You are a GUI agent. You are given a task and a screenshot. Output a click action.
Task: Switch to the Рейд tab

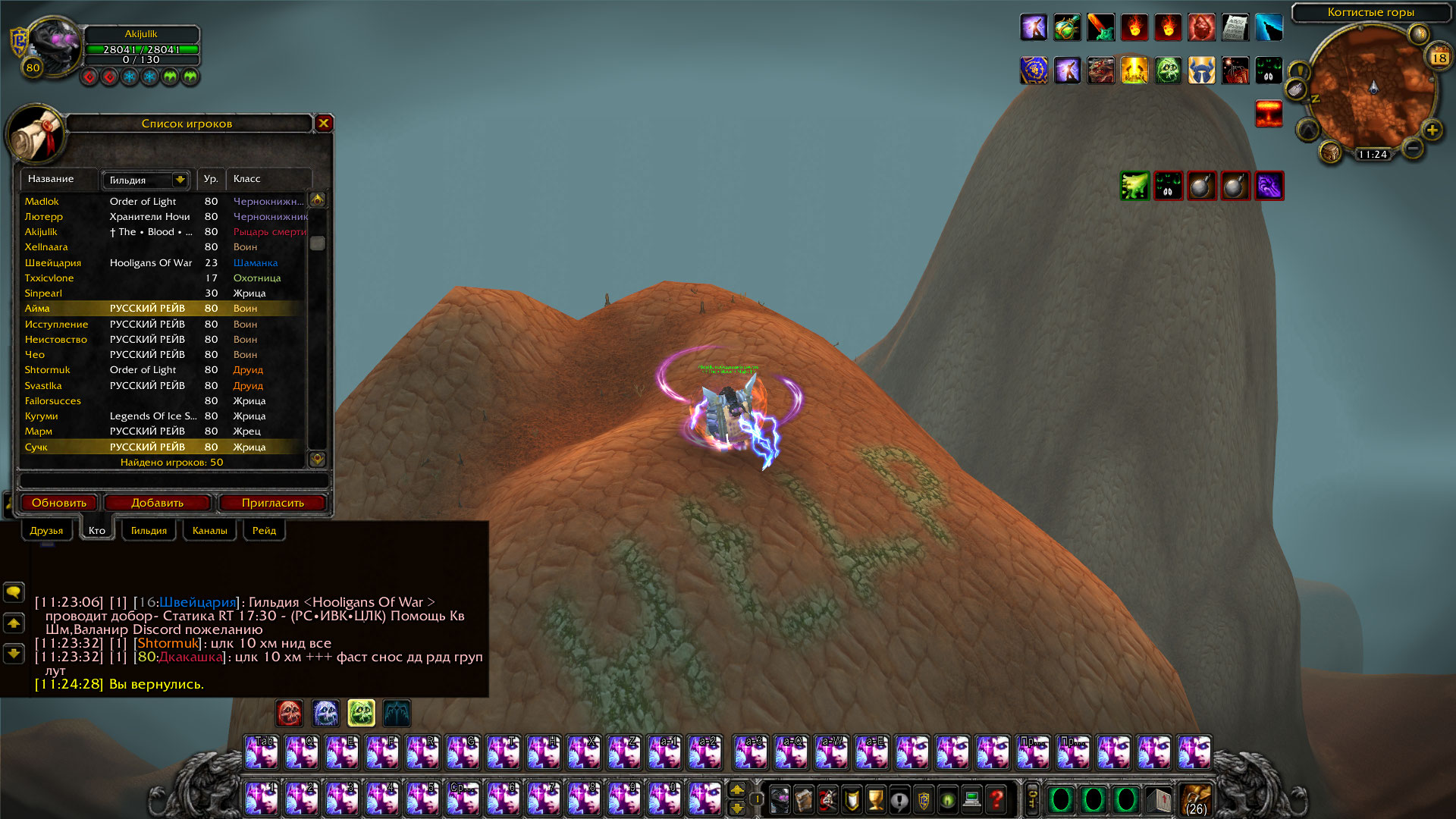click(264, 530)
